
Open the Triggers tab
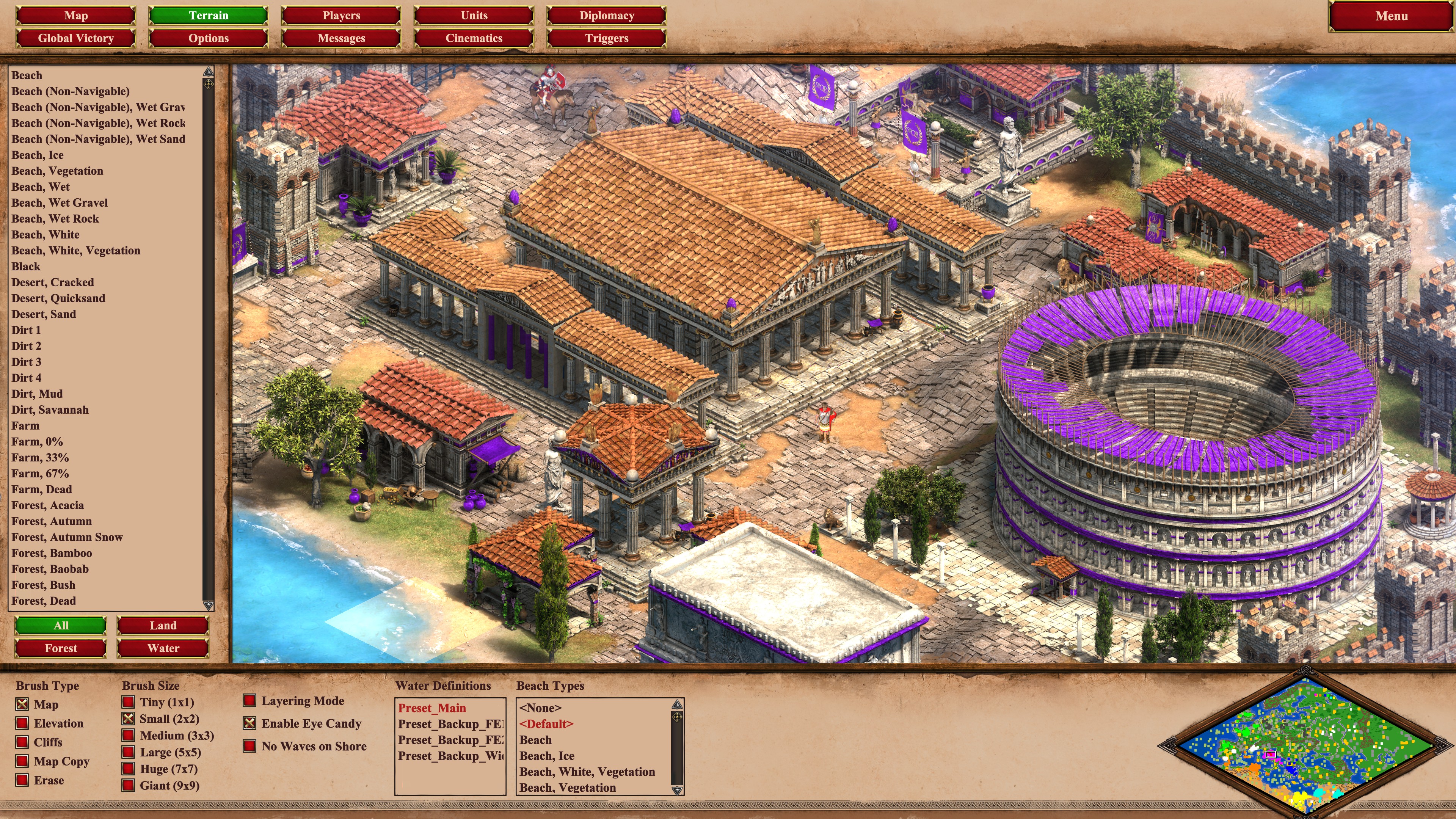coord(607,38)
